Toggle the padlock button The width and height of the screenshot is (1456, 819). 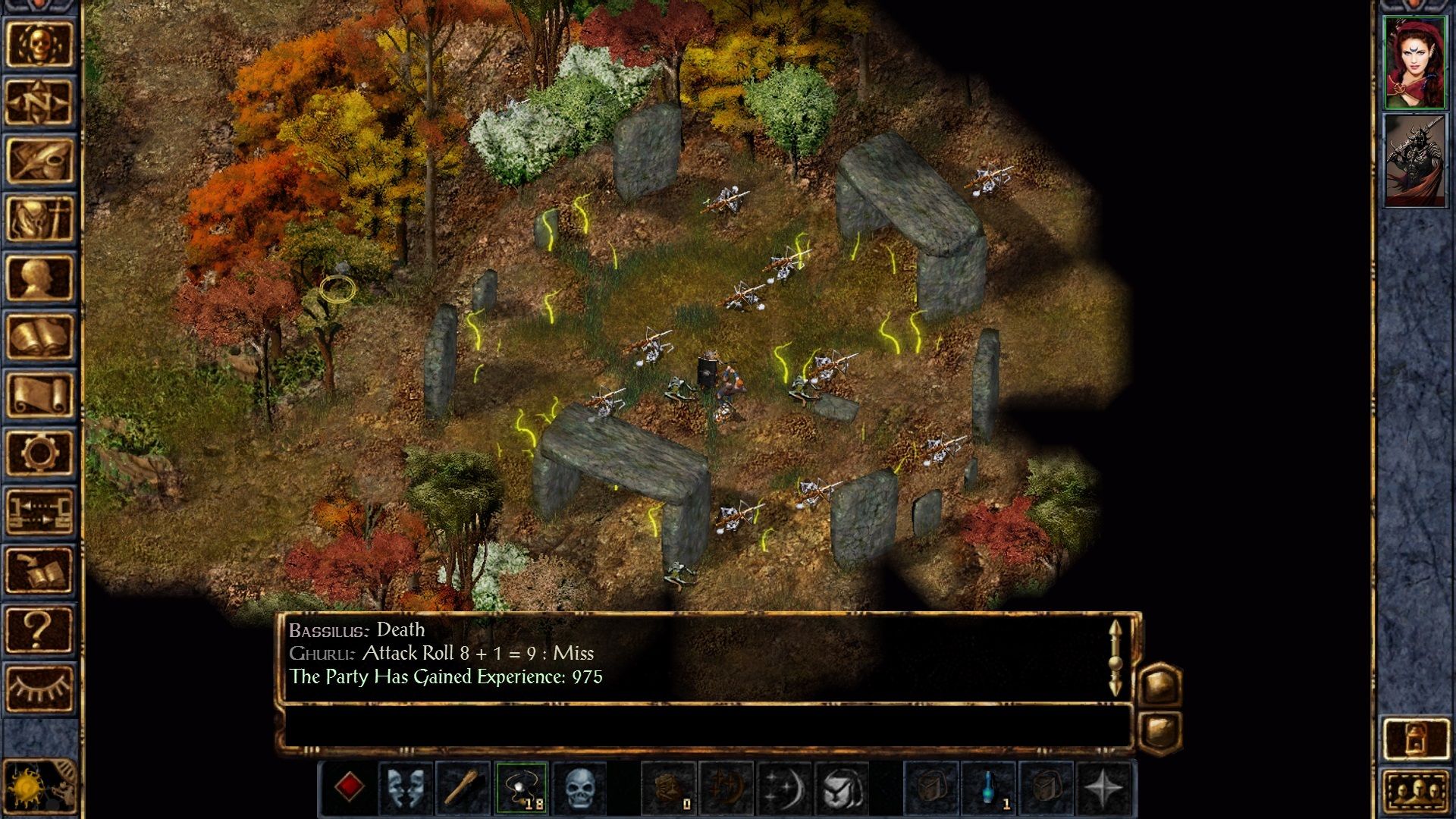pos(1415,738)
